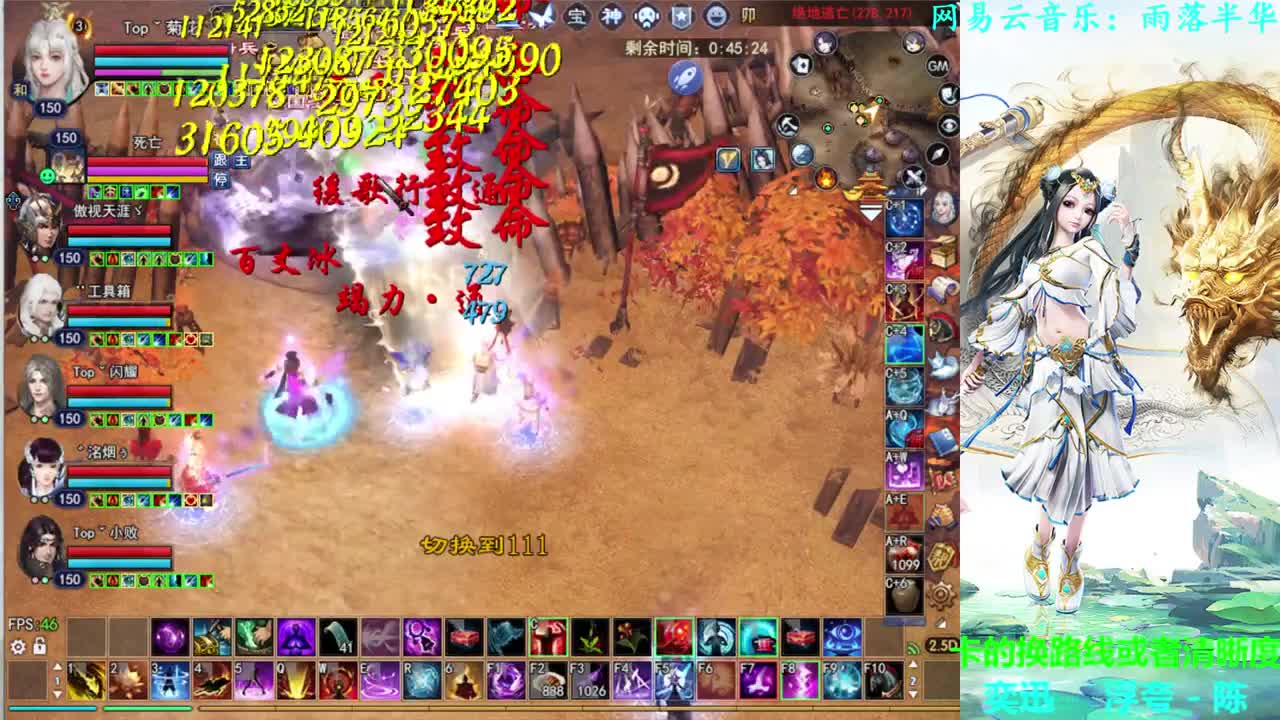Select the Top˜小败 party member portrait
Viewport: 1280px width, 720px height.
coord(40,545)
